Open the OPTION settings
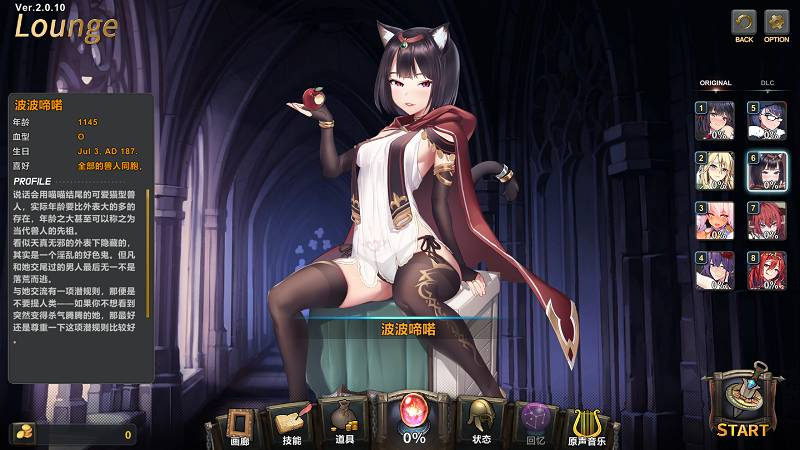This screenshot has height=450, width=800. (x=776, y=24)
